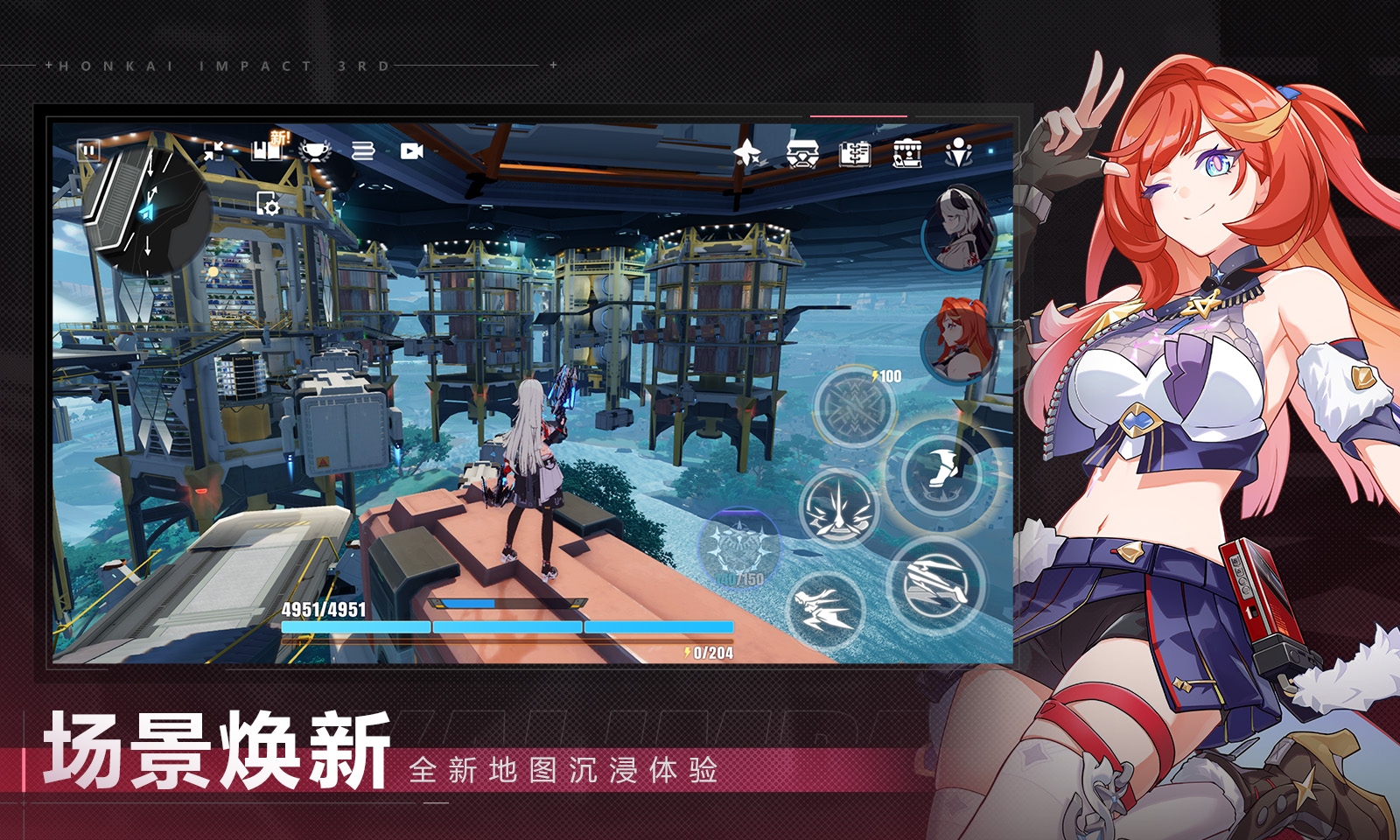Open the shop stall icon
This screenshot has width=1400, height=840.
(907, 155)
